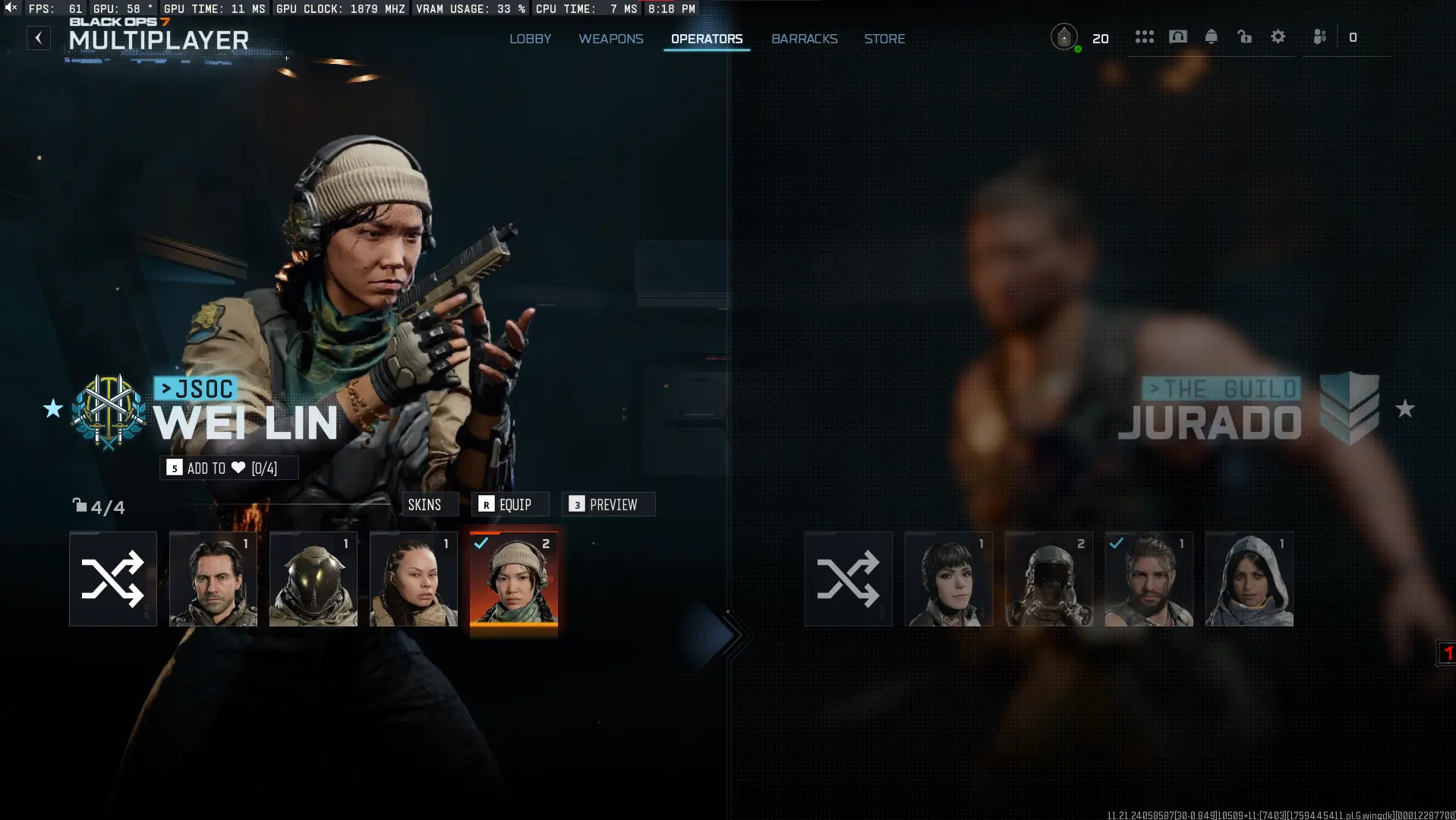The image size is (1456, 820).
Task: Click the Wei Lin random skin shuffle icon
Action: (x=112, y=579)
